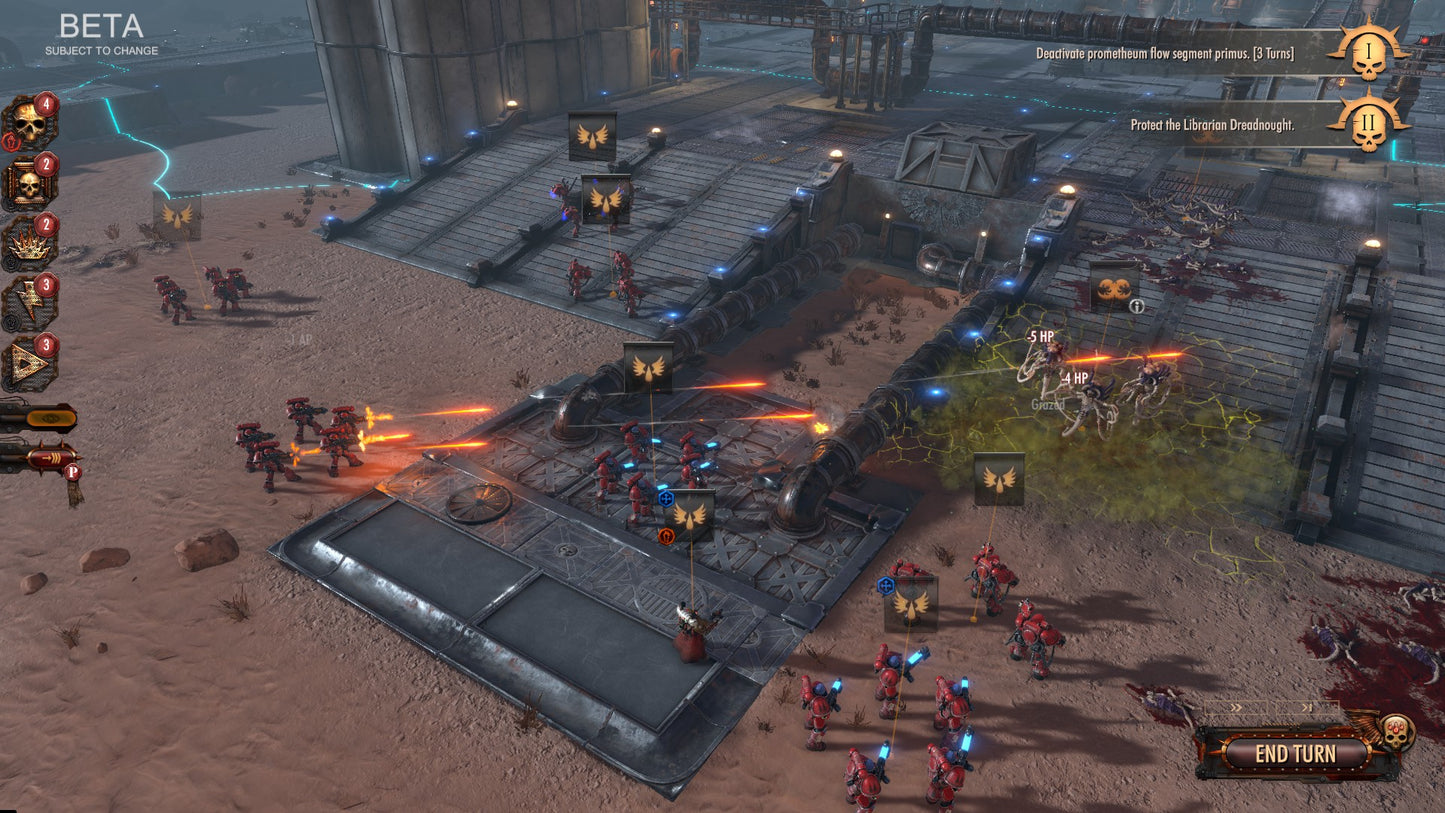Select the second skull ability with 2 charges
Image resolution: width=1445 pixels, height=813 pixels.
pyautogui.click(x=27, y=186)
